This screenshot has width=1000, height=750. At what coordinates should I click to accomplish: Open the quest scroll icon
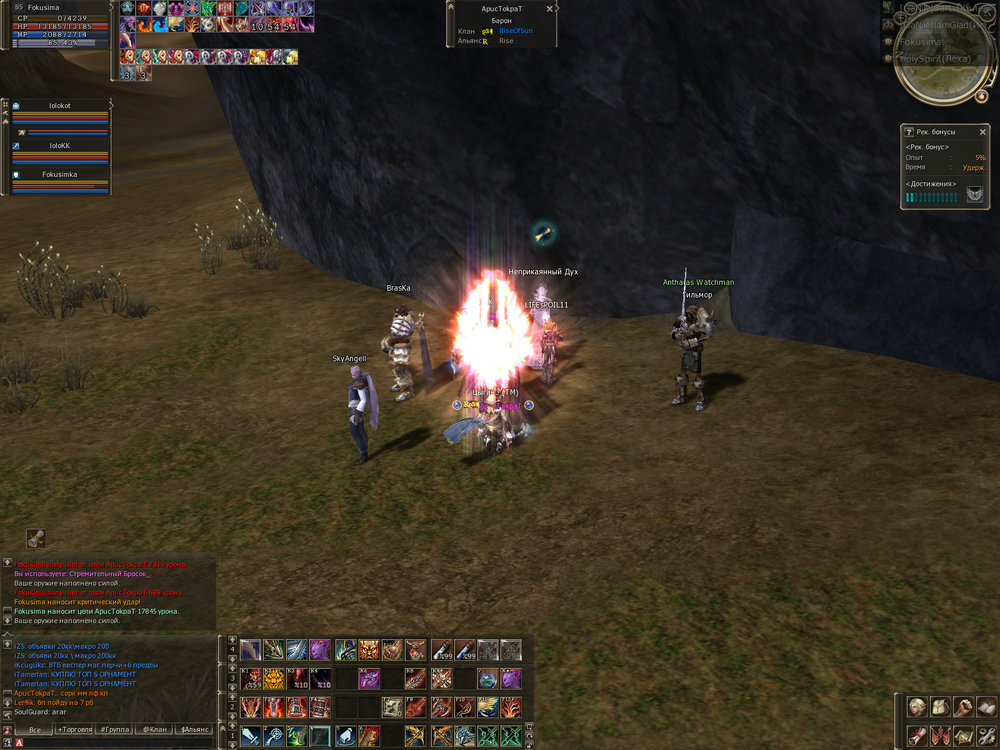point(916,736)
